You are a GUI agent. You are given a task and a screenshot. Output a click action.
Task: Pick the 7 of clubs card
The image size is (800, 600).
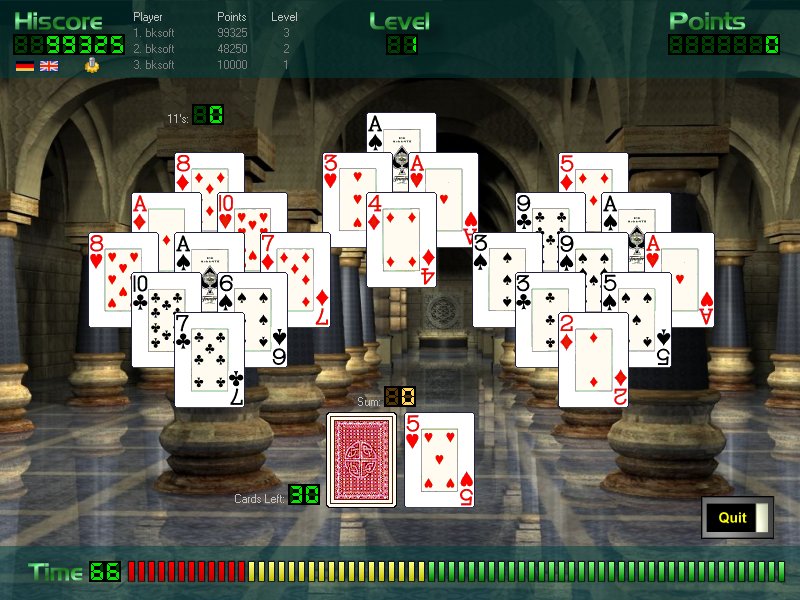pyautogui.click(x=209, y=360)
